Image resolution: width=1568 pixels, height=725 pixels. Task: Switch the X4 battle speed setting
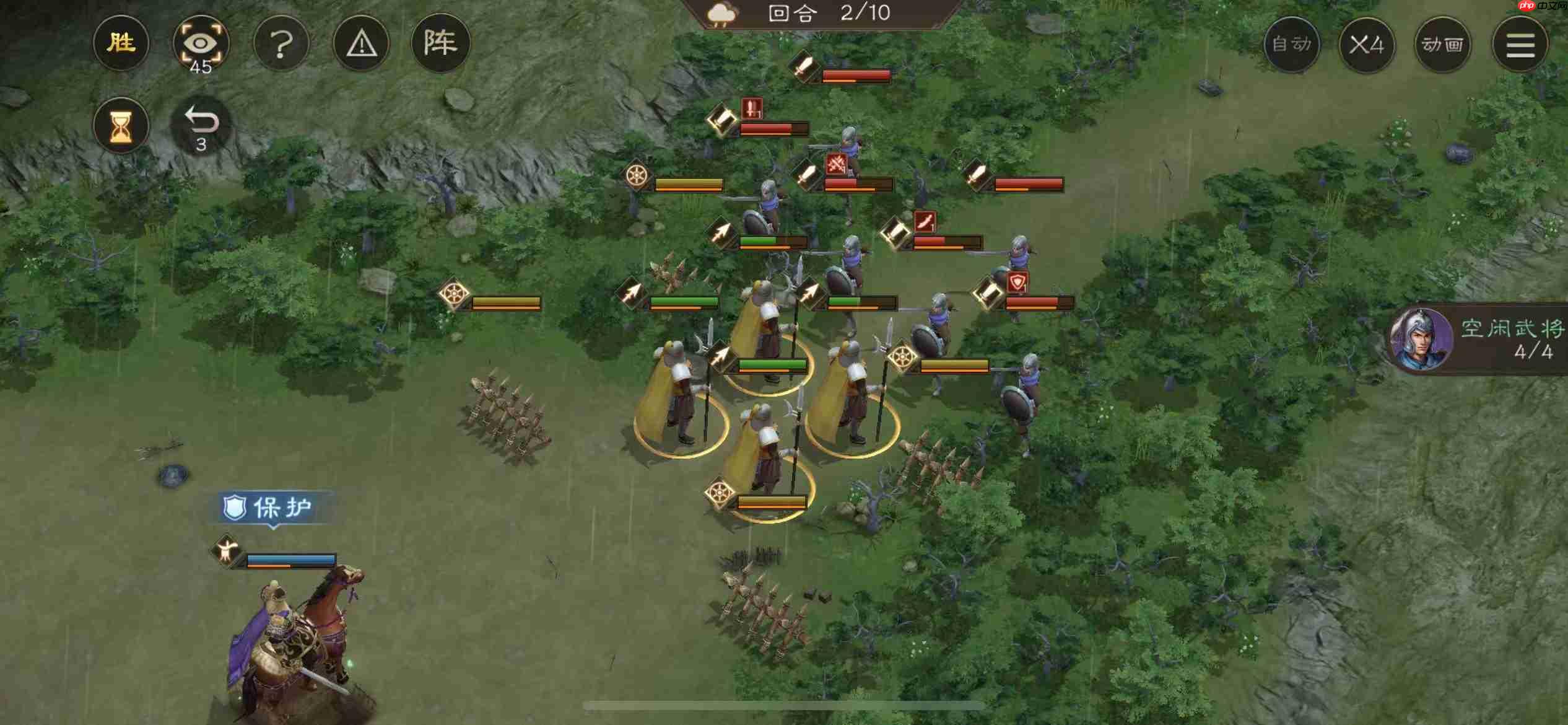coord(1367,45)
